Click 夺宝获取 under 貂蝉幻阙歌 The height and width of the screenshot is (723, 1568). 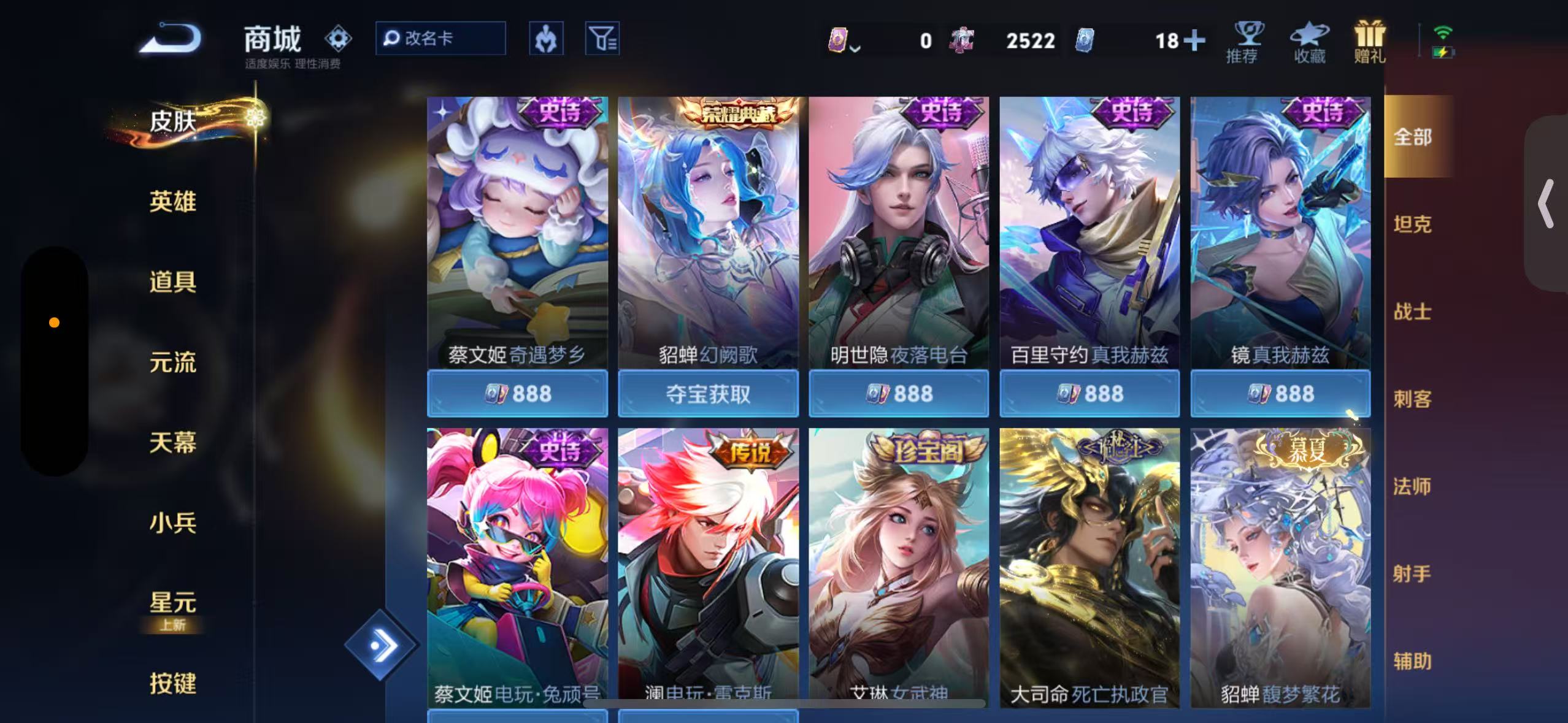click(x=708, y=394)
